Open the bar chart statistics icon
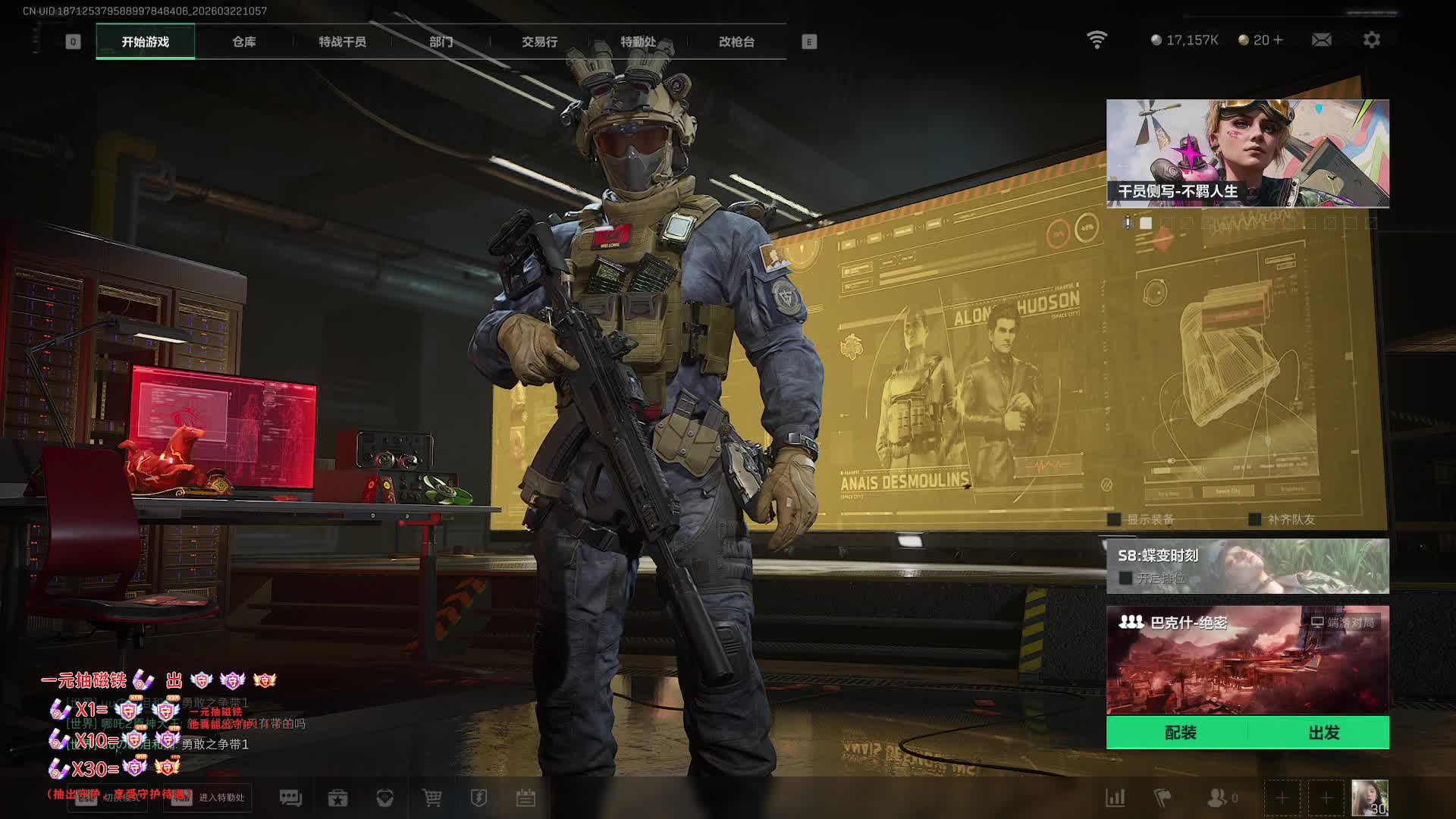Image resolution: width=1456 pixels, height=819 pixels. click(1115, 798)
